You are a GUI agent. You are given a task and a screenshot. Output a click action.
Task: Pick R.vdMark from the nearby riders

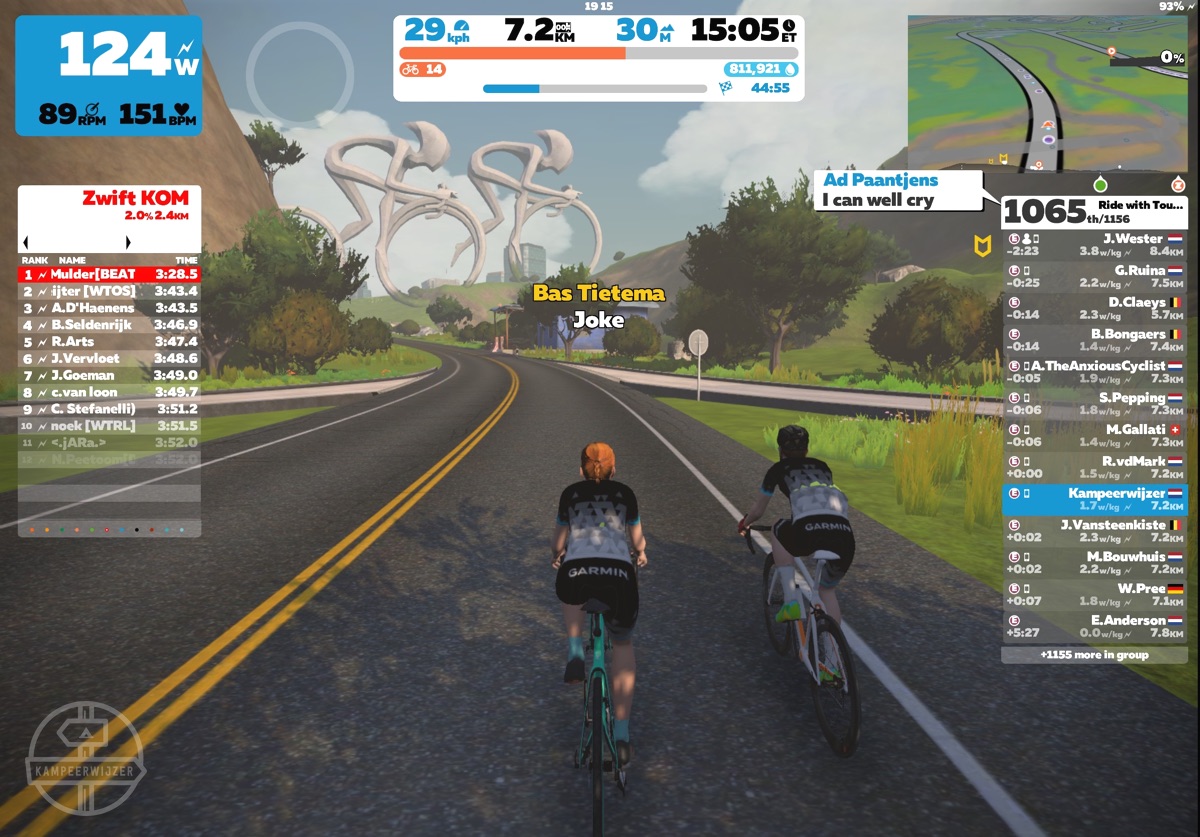click(x=1094, y=468)
